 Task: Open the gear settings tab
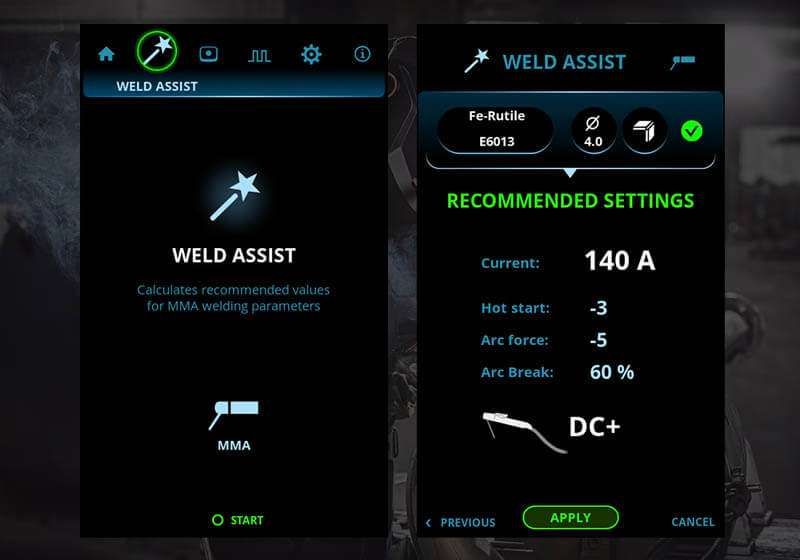click(x=311, y=54)
